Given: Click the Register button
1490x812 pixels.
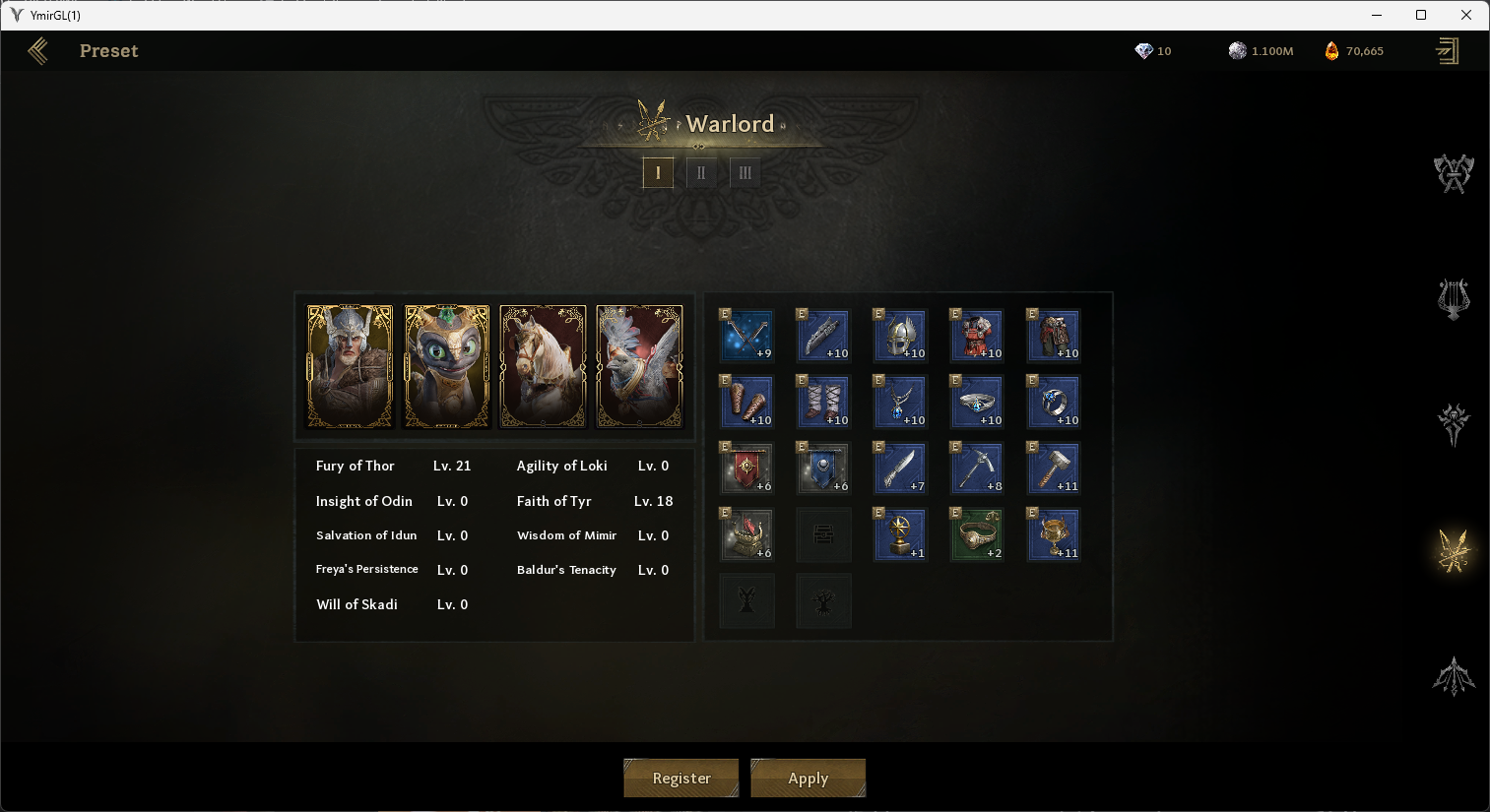Looking at the screenshot, I should pyautogui.click(x=681, y=778).
